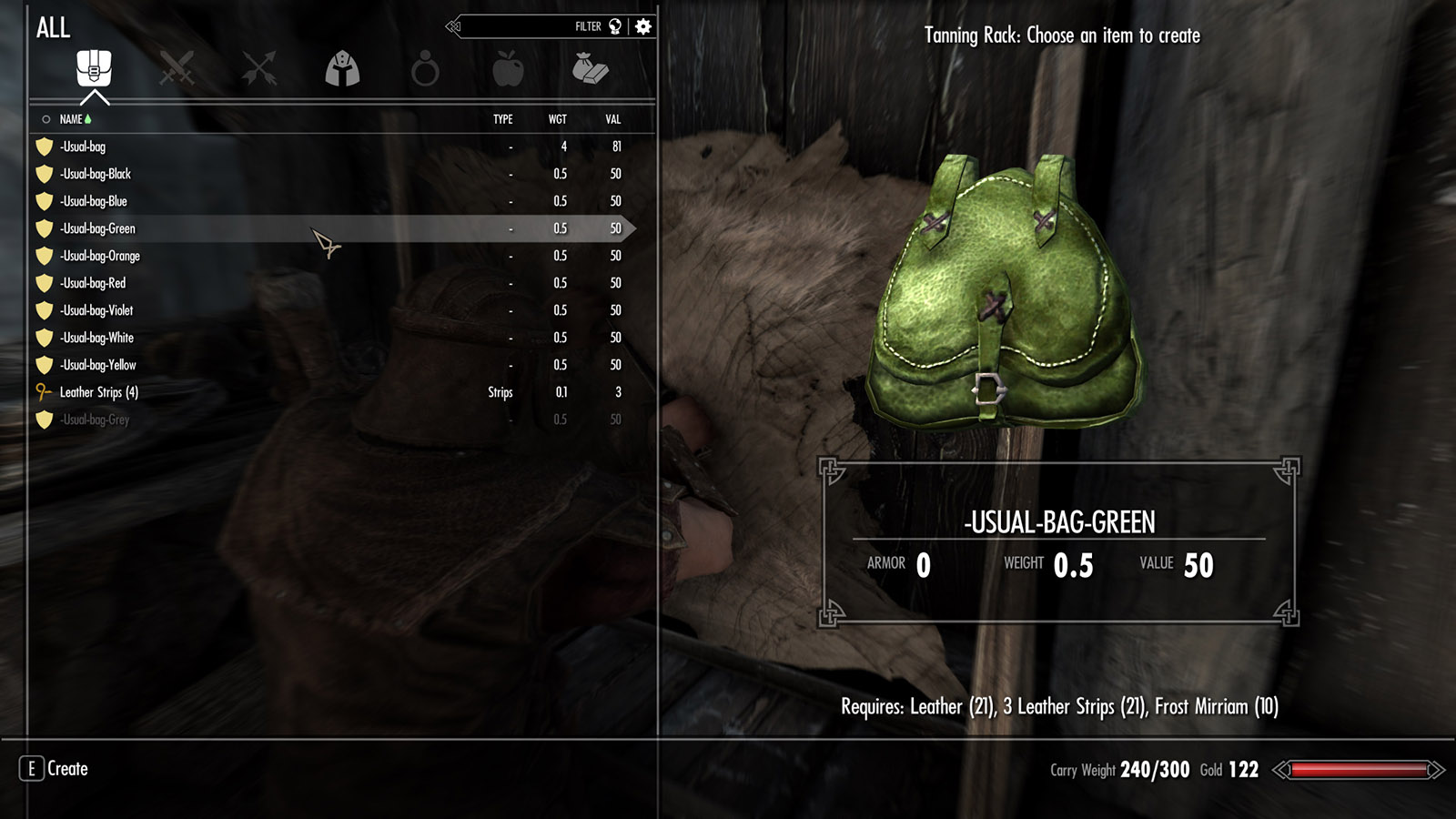Pick the -Usual-bag-Orange entry

pyautogui.click(x=100, y=256)
